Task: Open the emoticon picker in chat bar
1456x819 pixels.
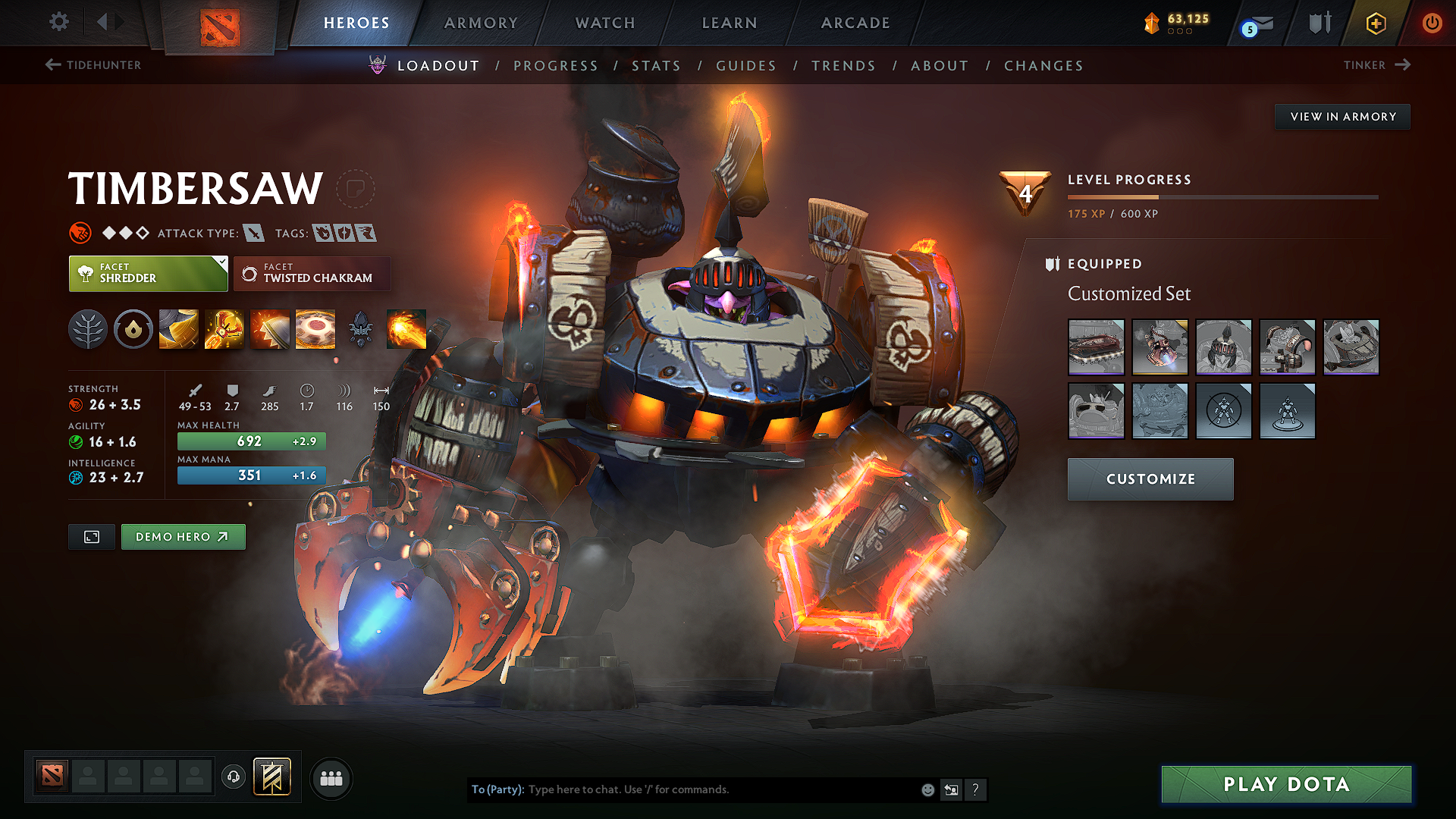Action: (x=927, y=789)
